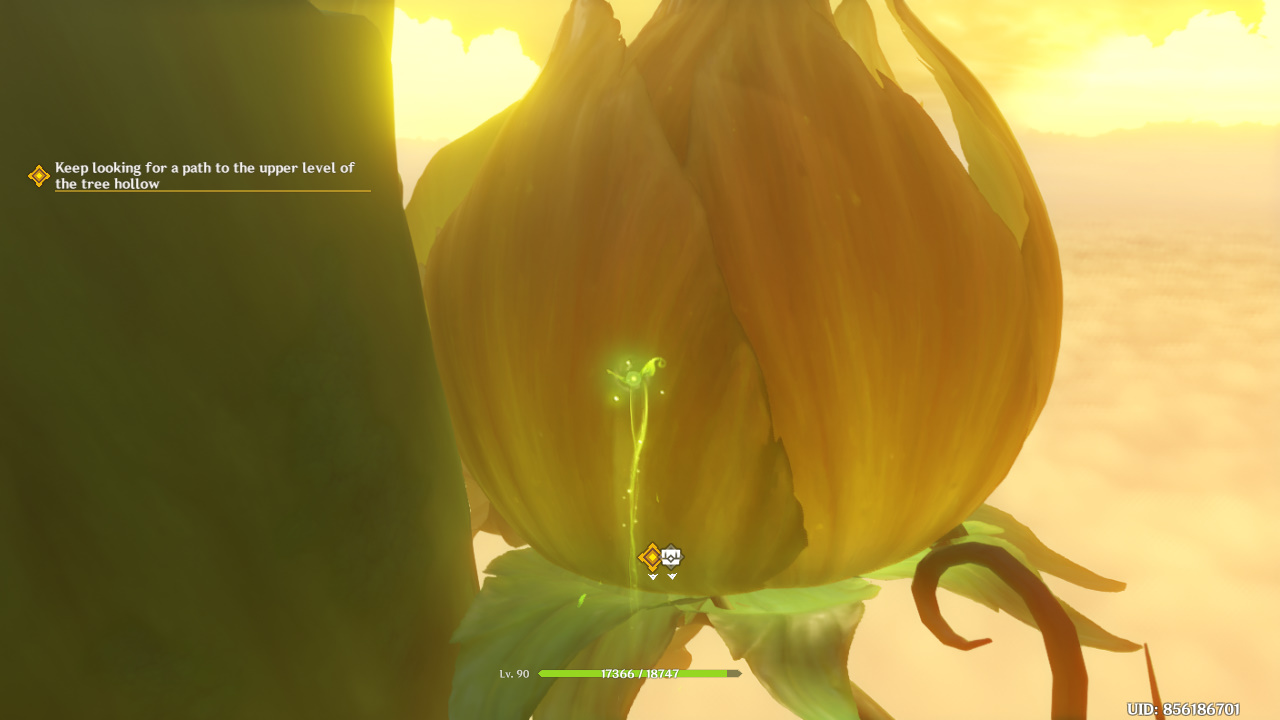This screenshot has height=720, width=1280.
Task: Select the yellow diamond beside the objective text
Action: point(37,176)
